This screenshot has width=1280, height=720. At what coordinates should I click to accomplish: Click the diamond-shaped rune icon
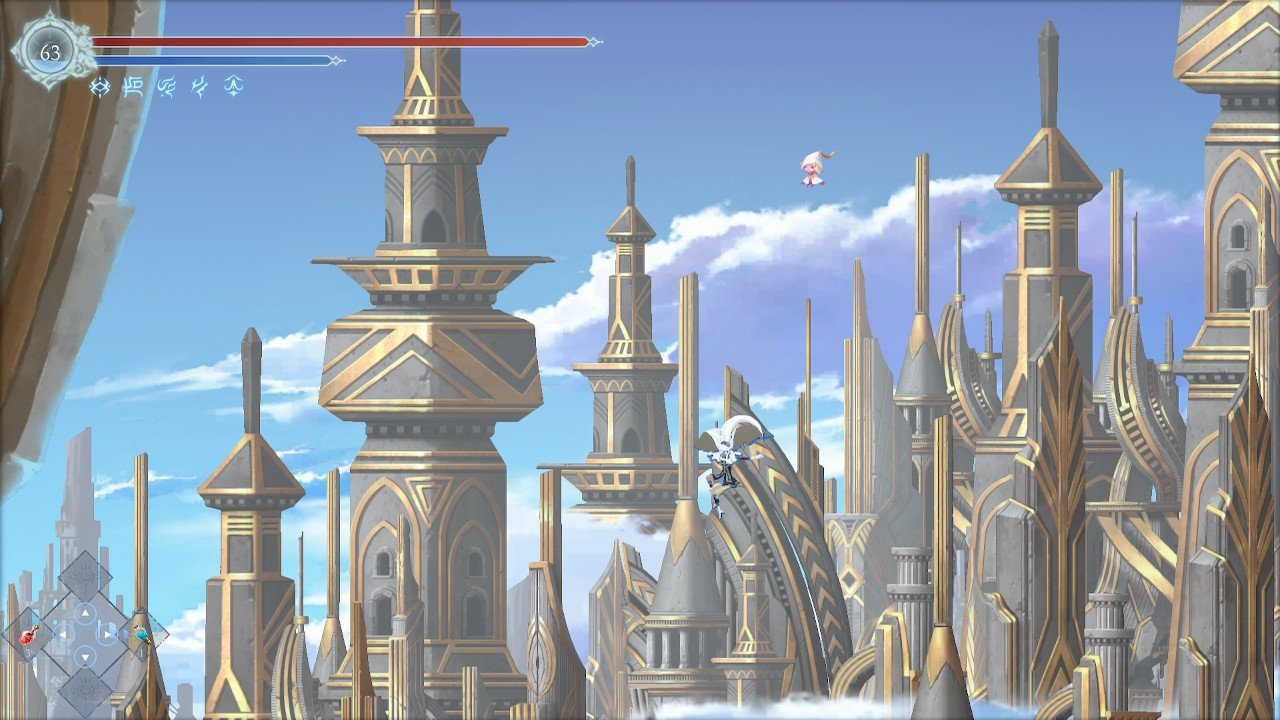[100, 87]
